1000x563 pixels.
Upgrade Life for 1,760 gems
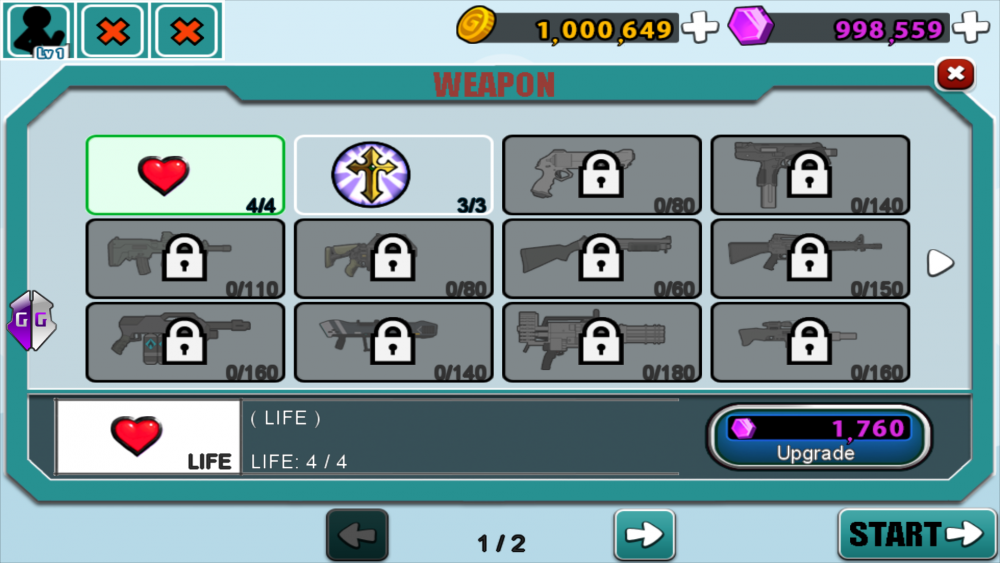click(x=819, y=438)
